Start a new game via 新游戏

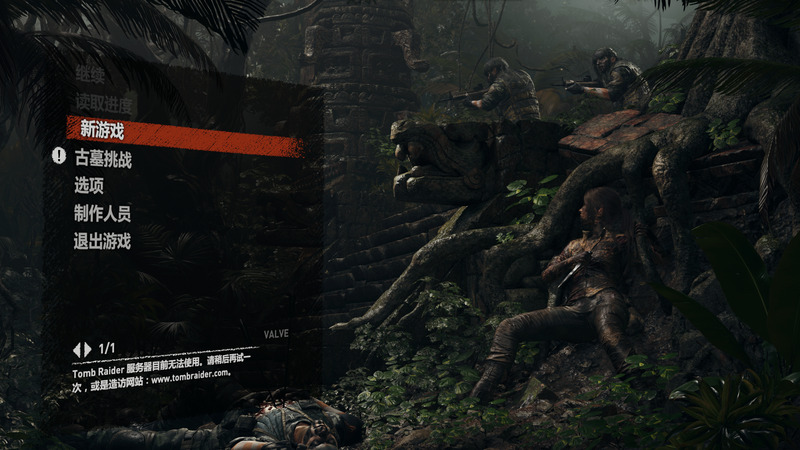click(x=102, y=131)
